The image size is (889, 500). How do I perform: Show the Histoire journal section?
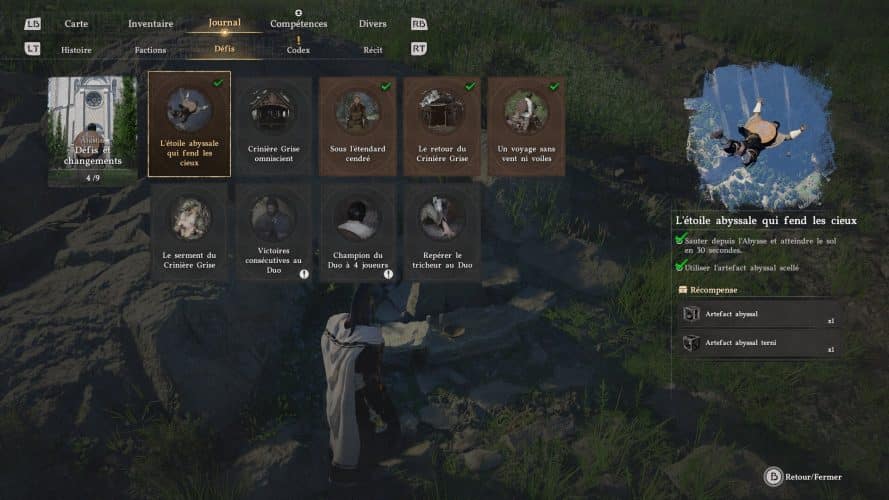pos(76,49)
